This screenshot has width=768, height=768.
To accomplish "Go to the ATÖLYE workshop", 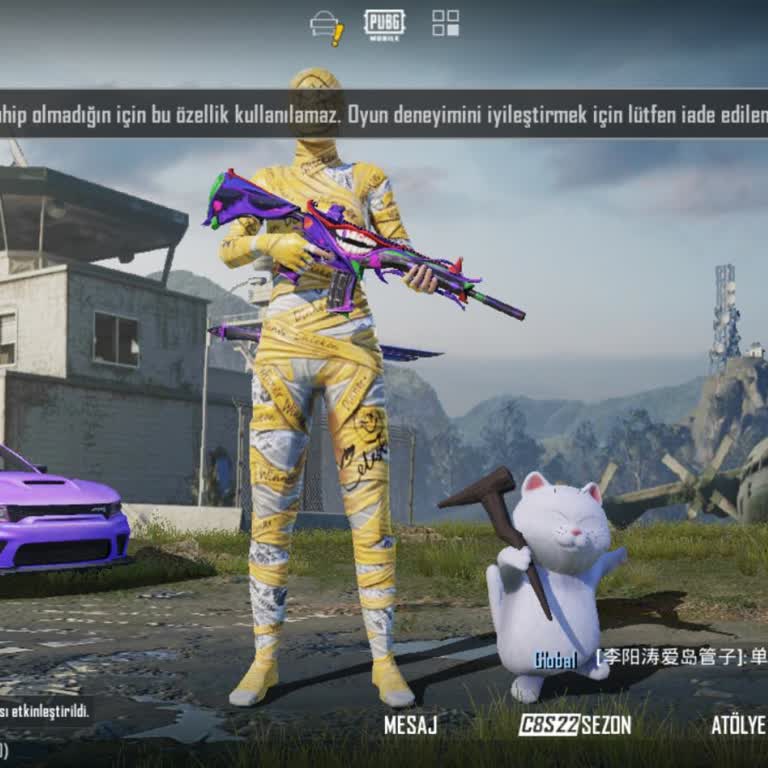I will [738, 725].
